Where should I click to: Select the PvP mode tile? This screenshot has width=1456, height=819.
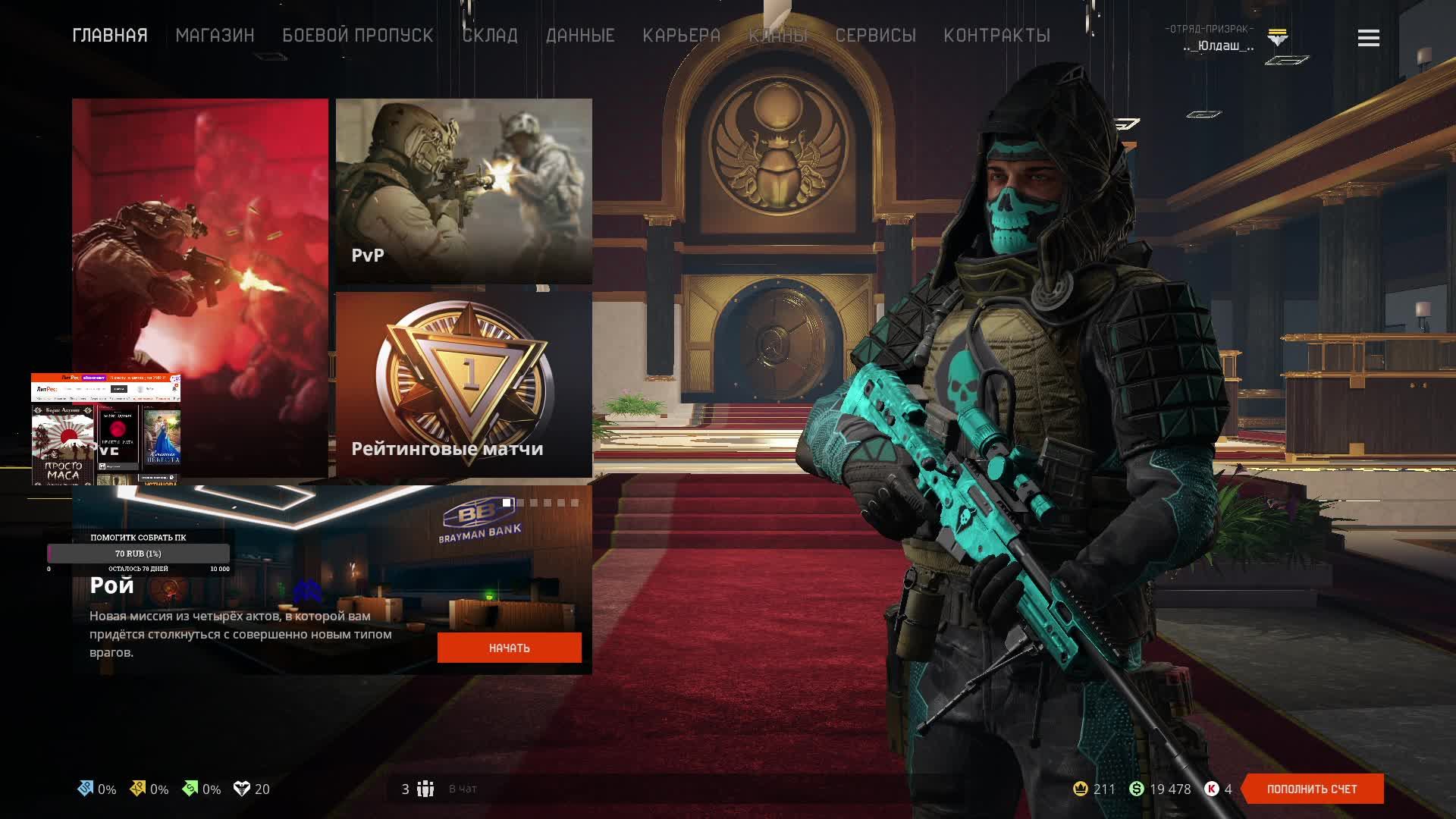(x=463, y=190)
